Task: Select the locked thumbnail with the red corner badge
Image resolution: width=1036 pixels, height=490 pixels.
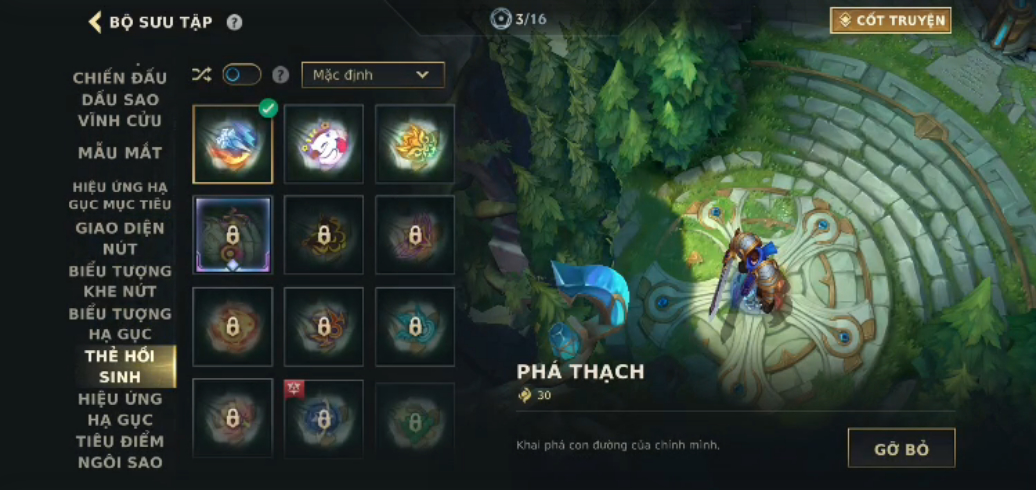Action: 323,418
